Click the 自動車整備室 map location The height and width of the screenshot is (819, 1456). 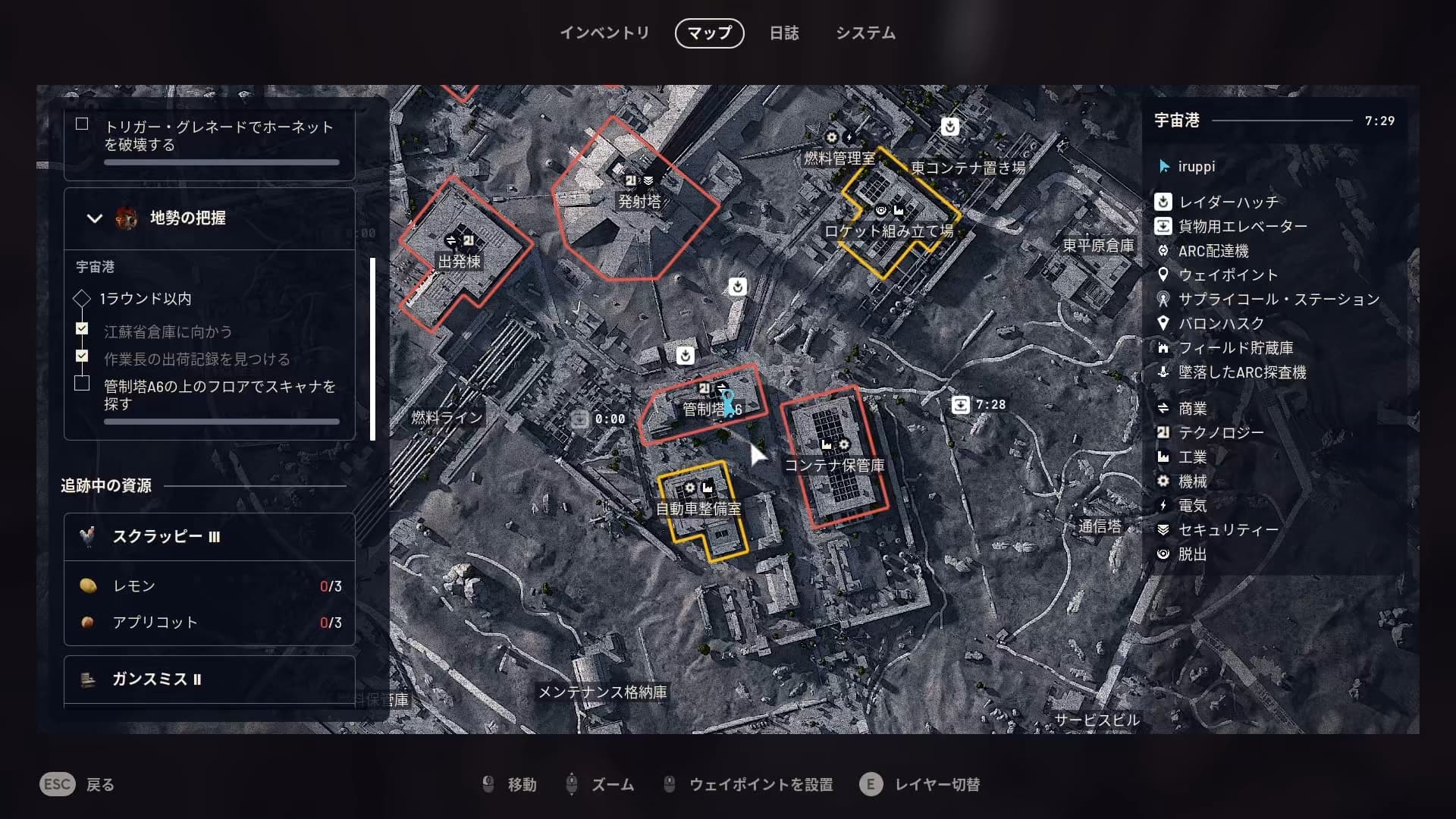698,509
